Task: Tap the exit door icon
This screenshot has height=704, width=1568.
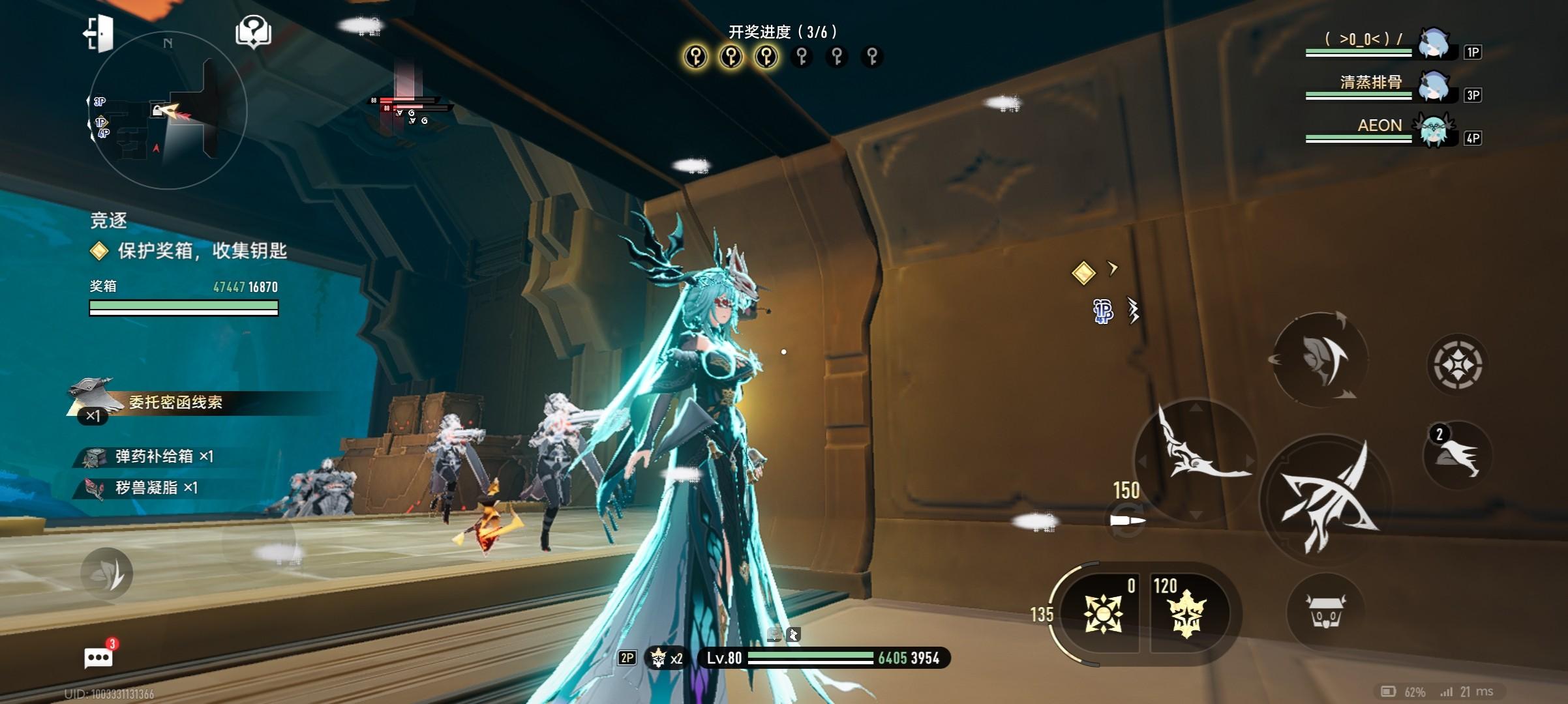Action: 98,33
